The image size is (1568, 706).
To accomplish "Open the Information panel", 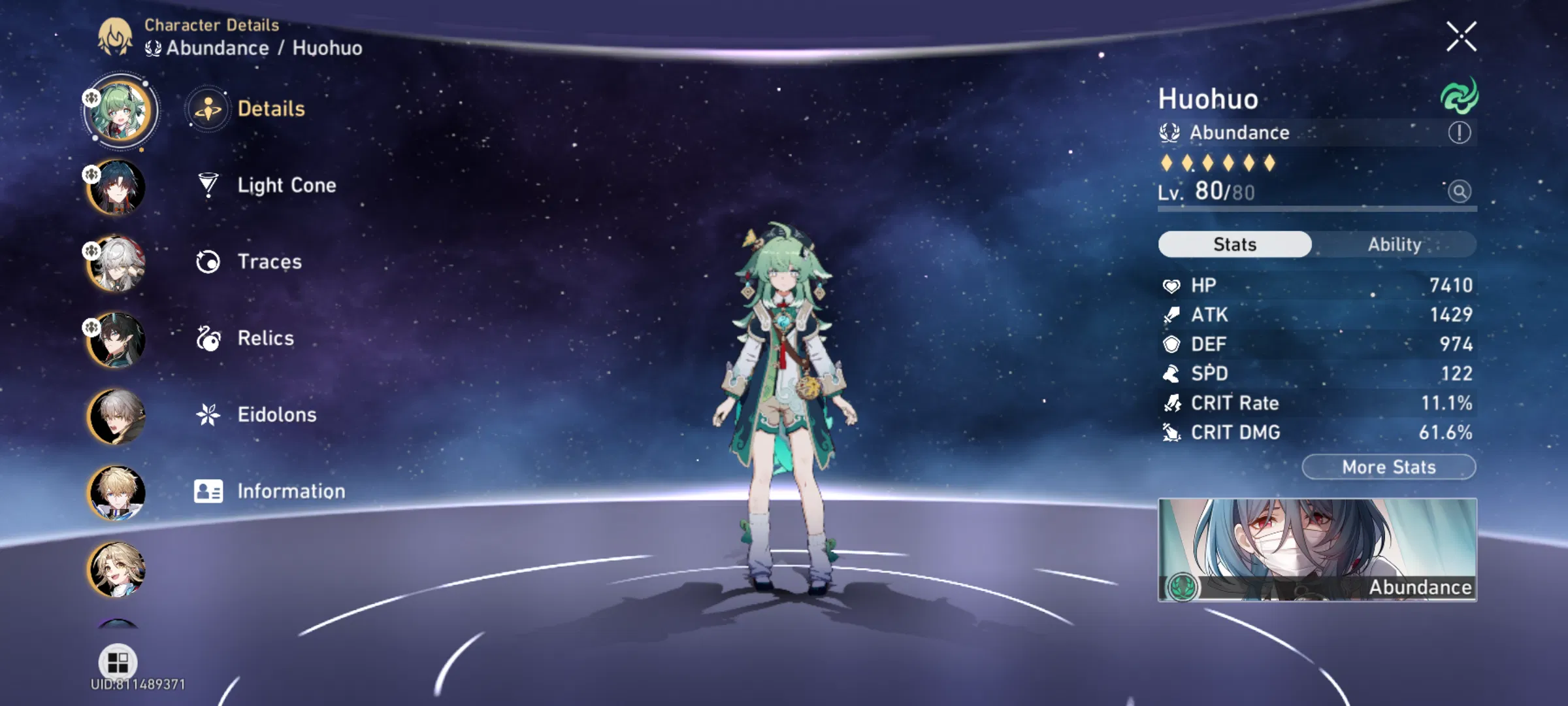I will (292, 490).
